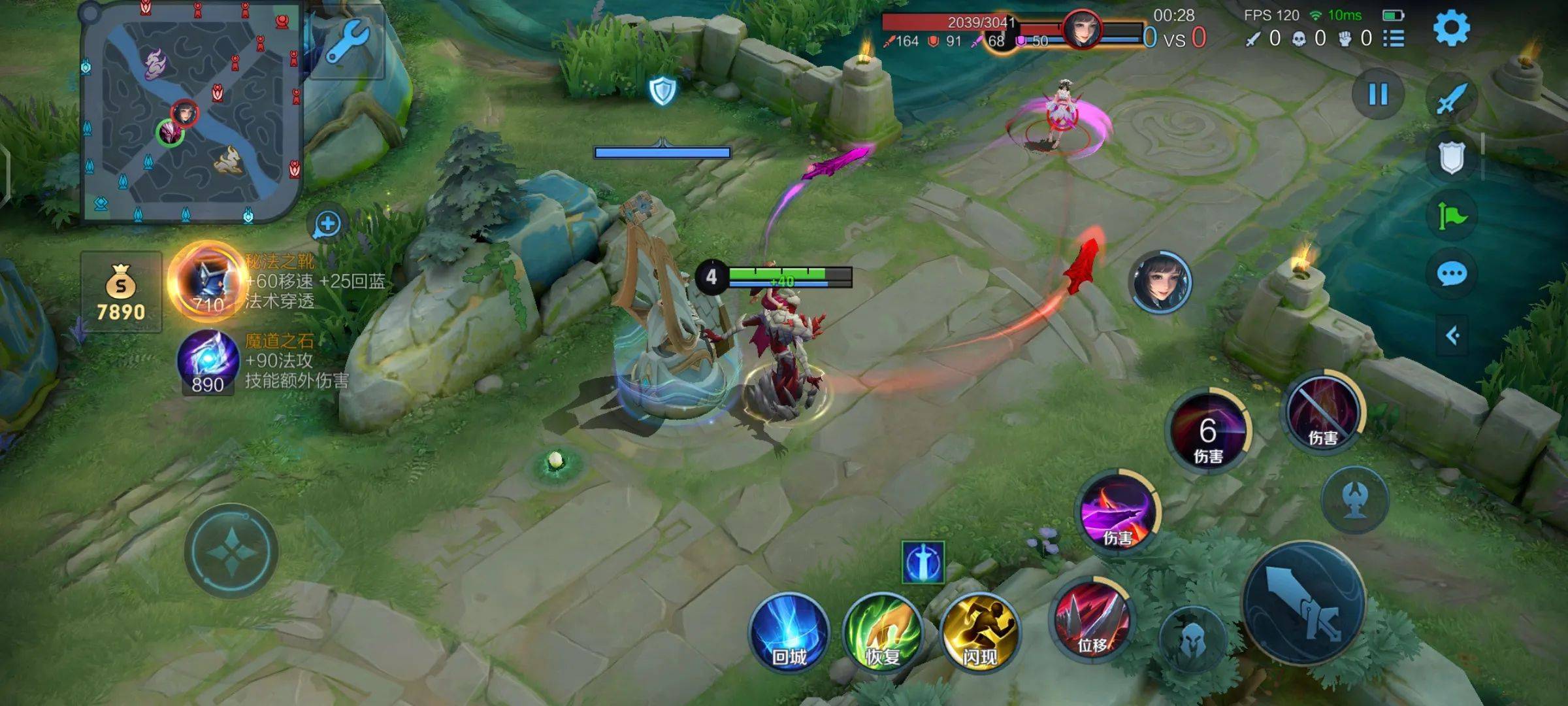Target the enemy hero portrait
The height and width of the screenshot is (706, 1568).
(1160, 282)
